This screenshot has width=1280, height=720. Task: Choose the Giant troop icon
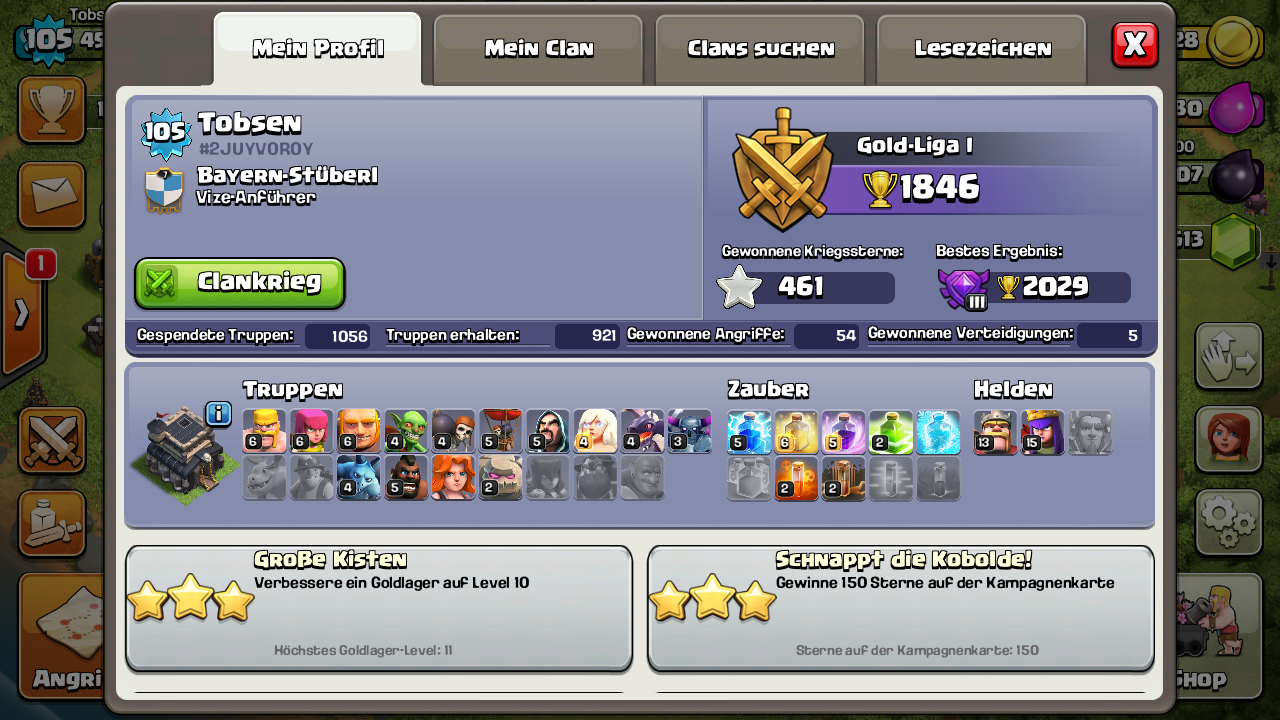click(358, 431)
